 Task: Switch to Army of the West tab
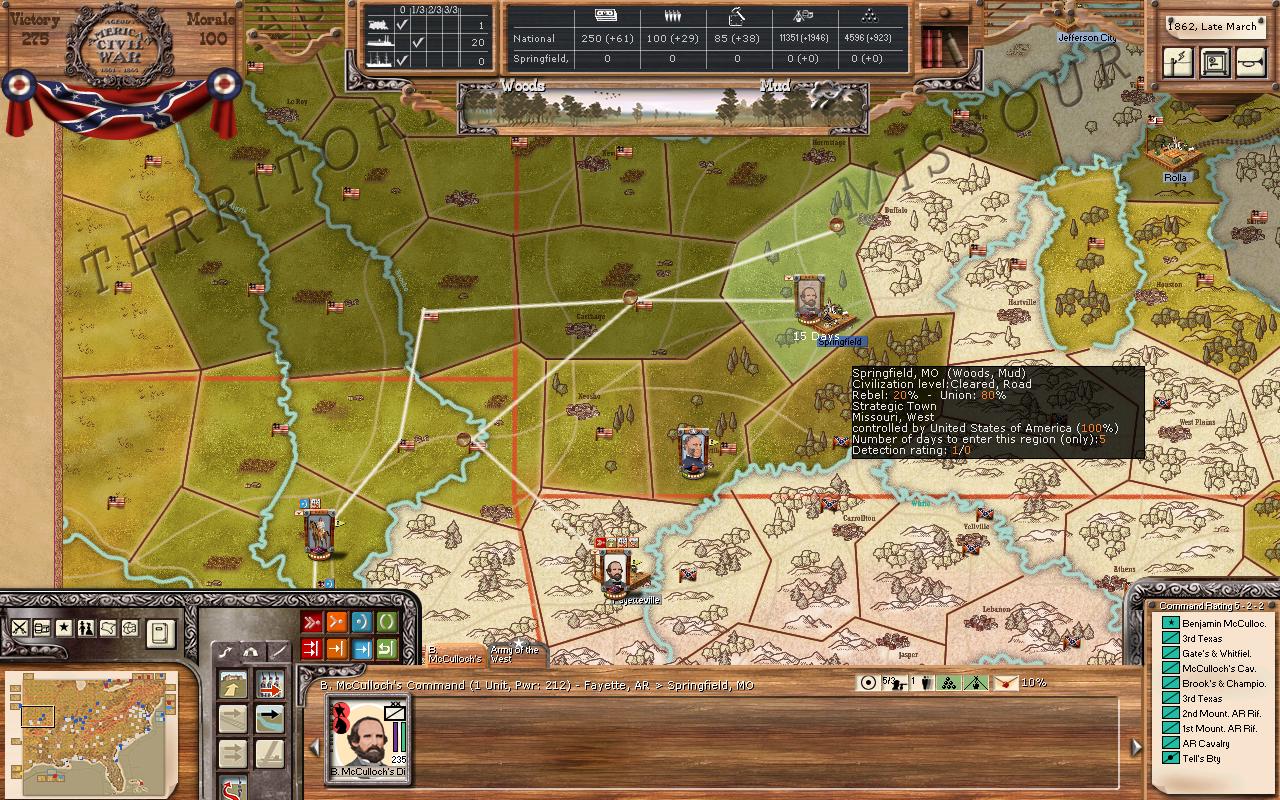(515, 654)
